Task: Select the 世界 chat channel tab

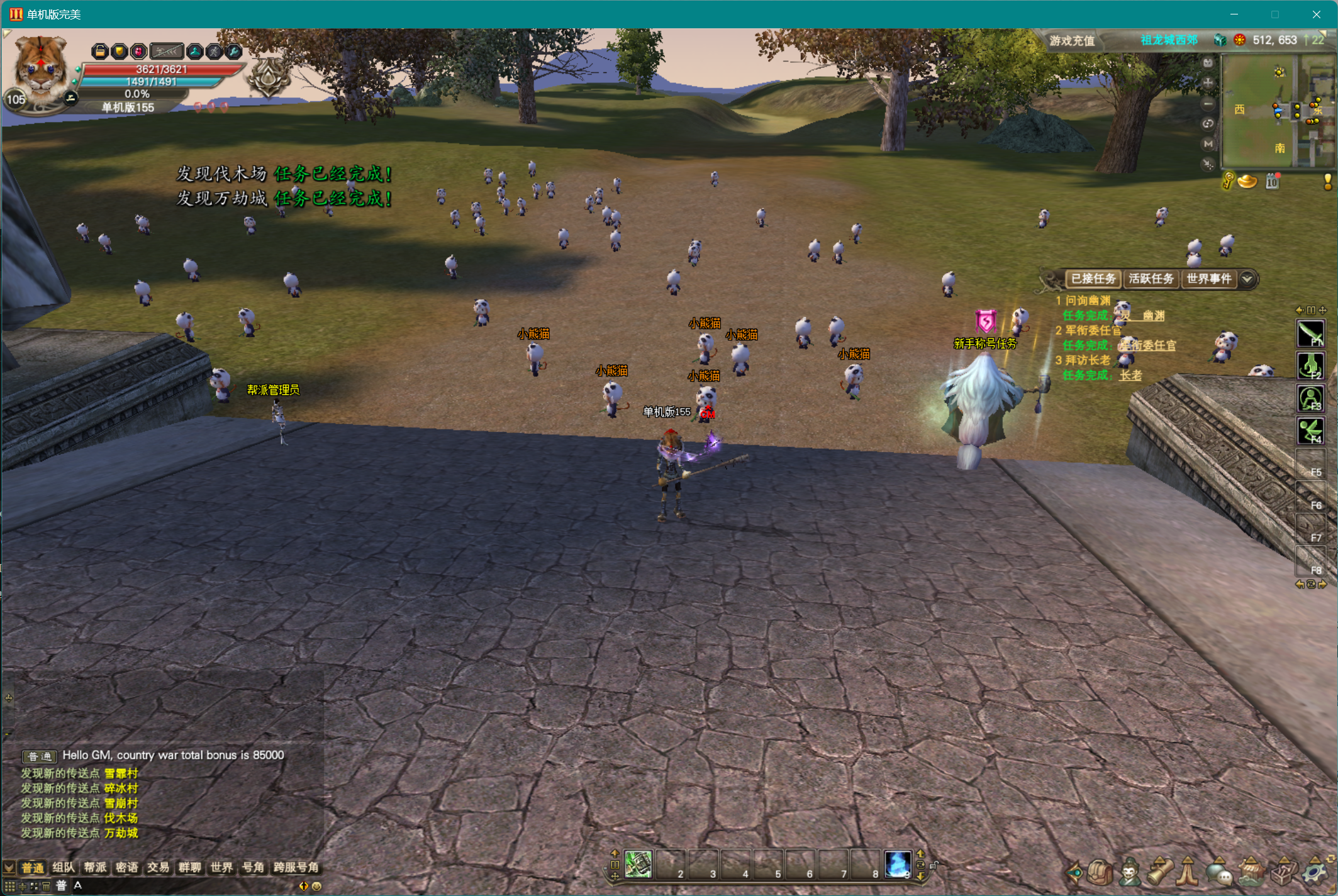Action: pos(221,868)
